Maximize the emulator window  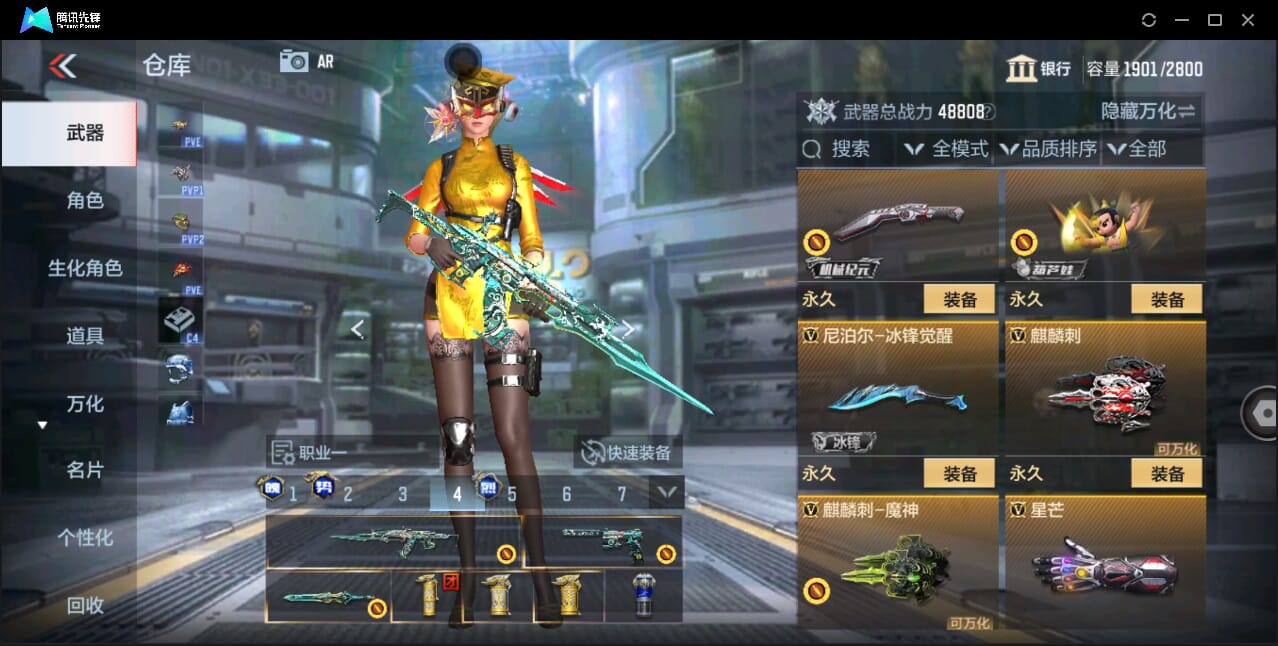point(1214,20)
